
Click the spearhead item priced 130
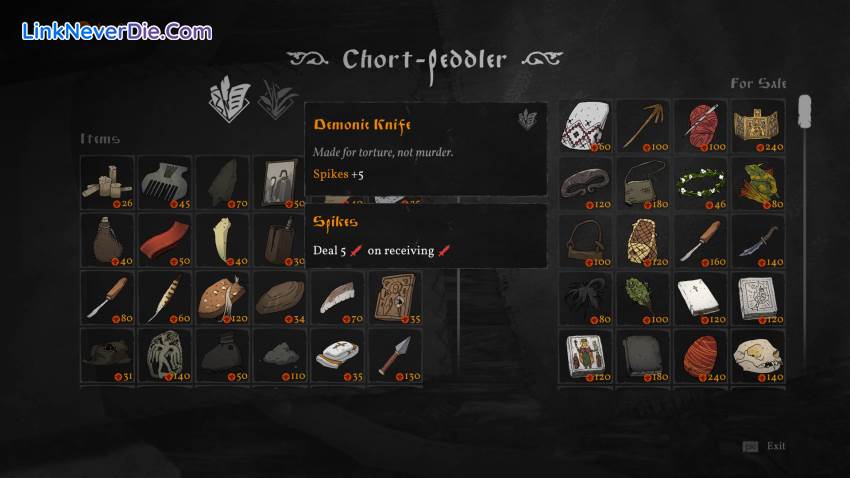(x=395, y=355)
